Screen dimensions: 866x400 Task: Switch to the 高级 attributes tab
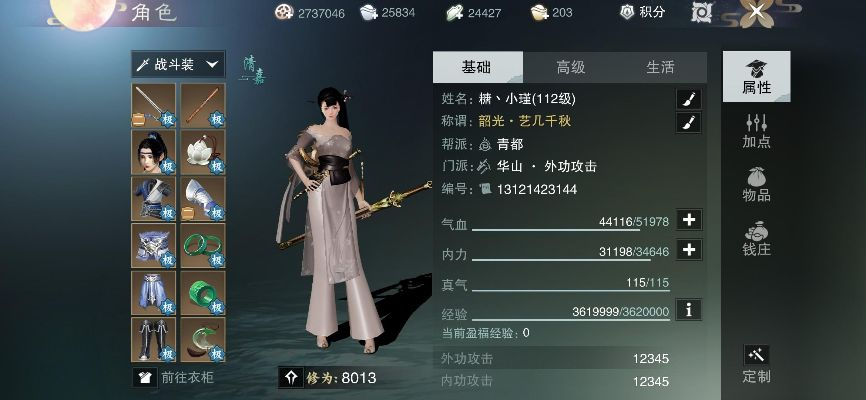tap(570, 67)
